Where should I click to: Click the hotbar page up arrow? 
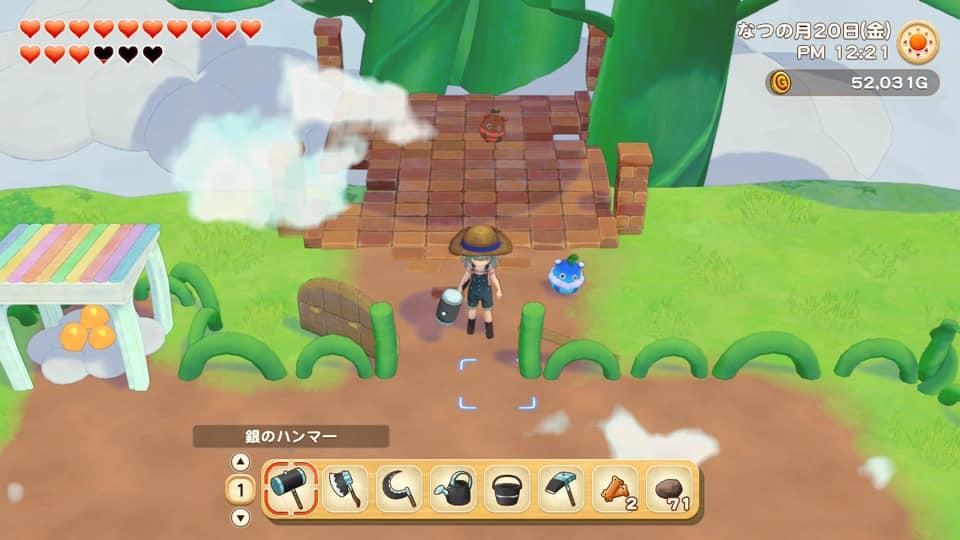pyautogui.click(x=240, y=462)
